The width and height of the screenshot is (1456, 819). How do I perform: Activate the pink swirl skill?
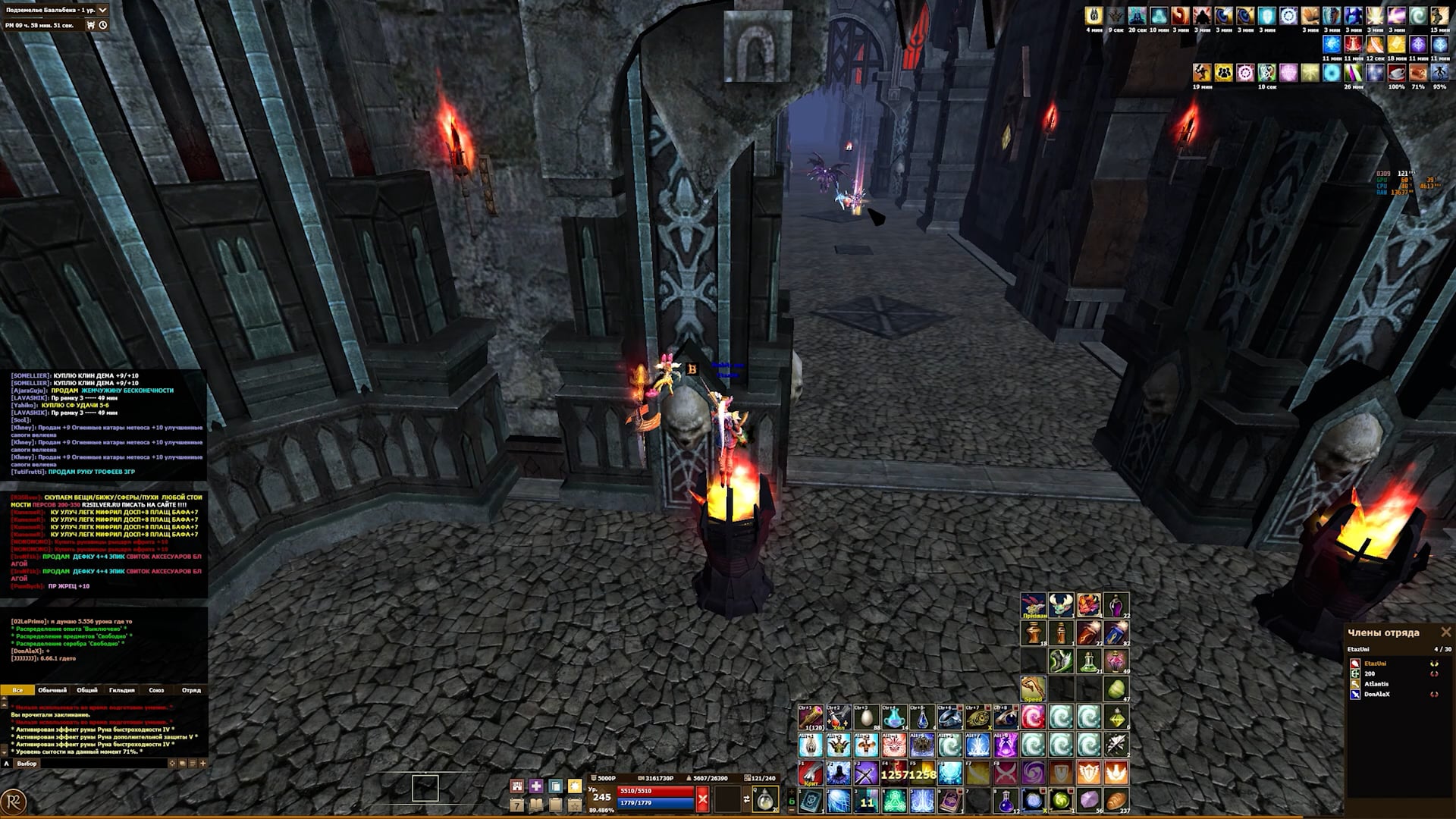click(1033, 717)
